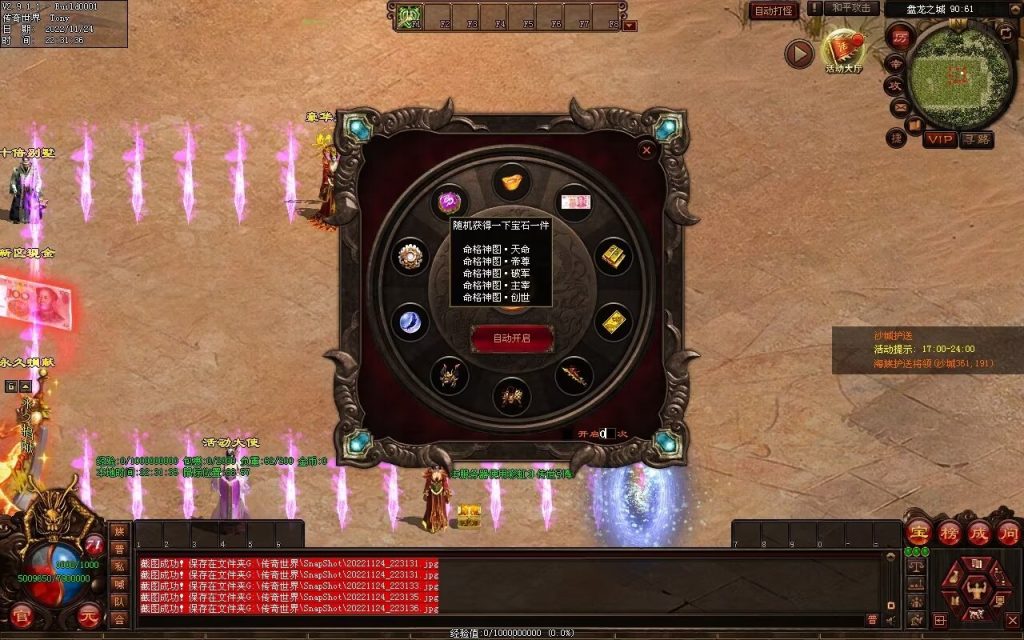This screenshot has height=640, width=1024.
Task: Select the gold ingot prize at wheel top
Action: click(511, 182)
